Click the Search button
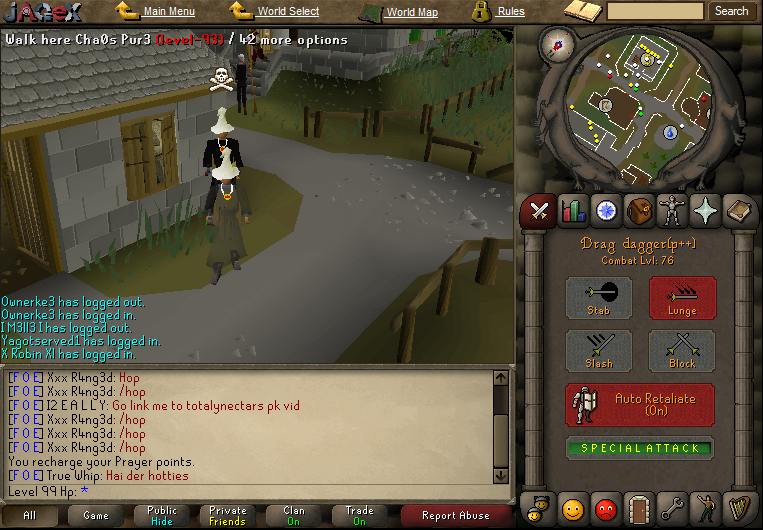Screen dimensions: 763x530 pyautogui.click(x=731, y=11)
